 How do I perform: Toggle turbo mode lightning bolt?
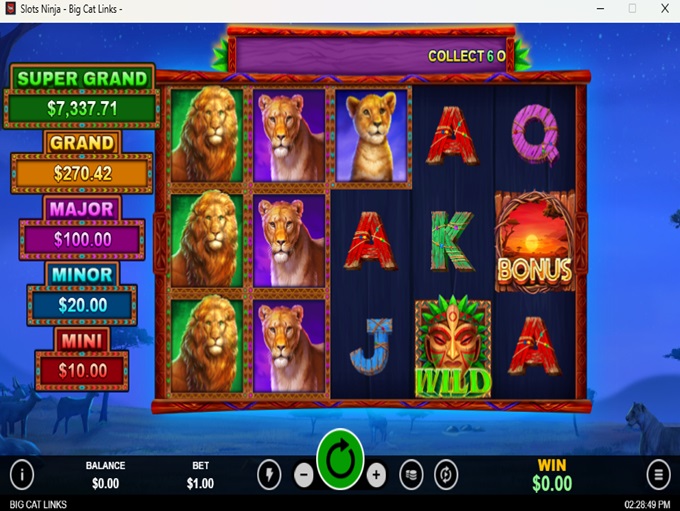269,475
